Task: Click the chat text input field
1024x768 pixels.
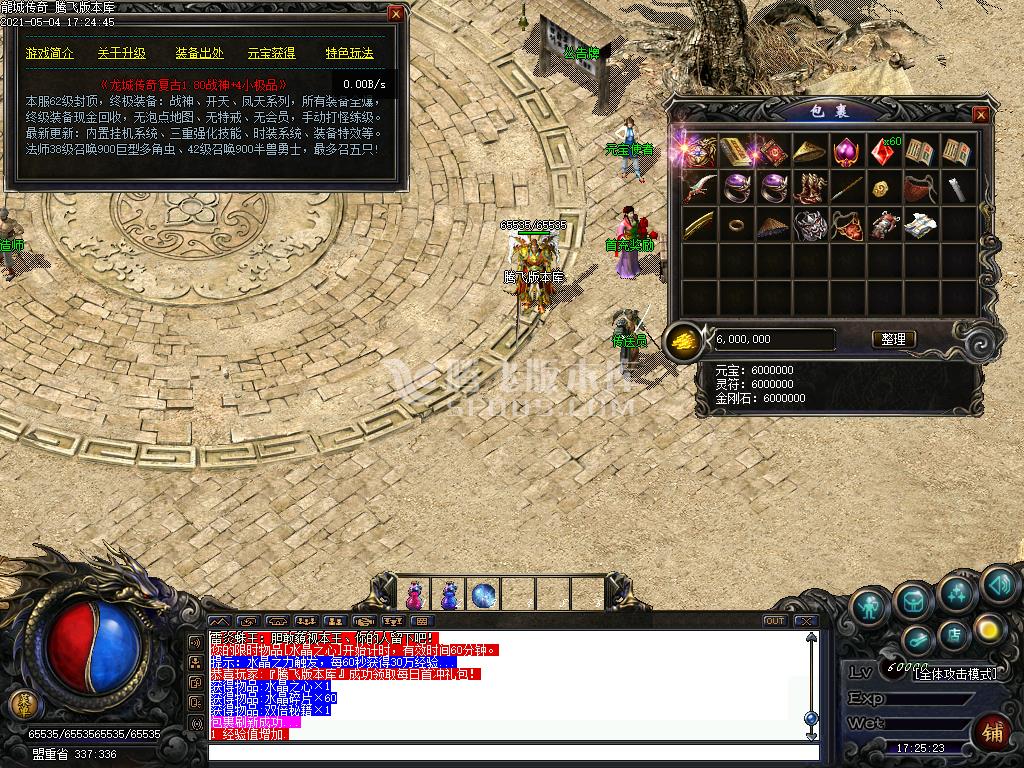Action: (510, 752)
